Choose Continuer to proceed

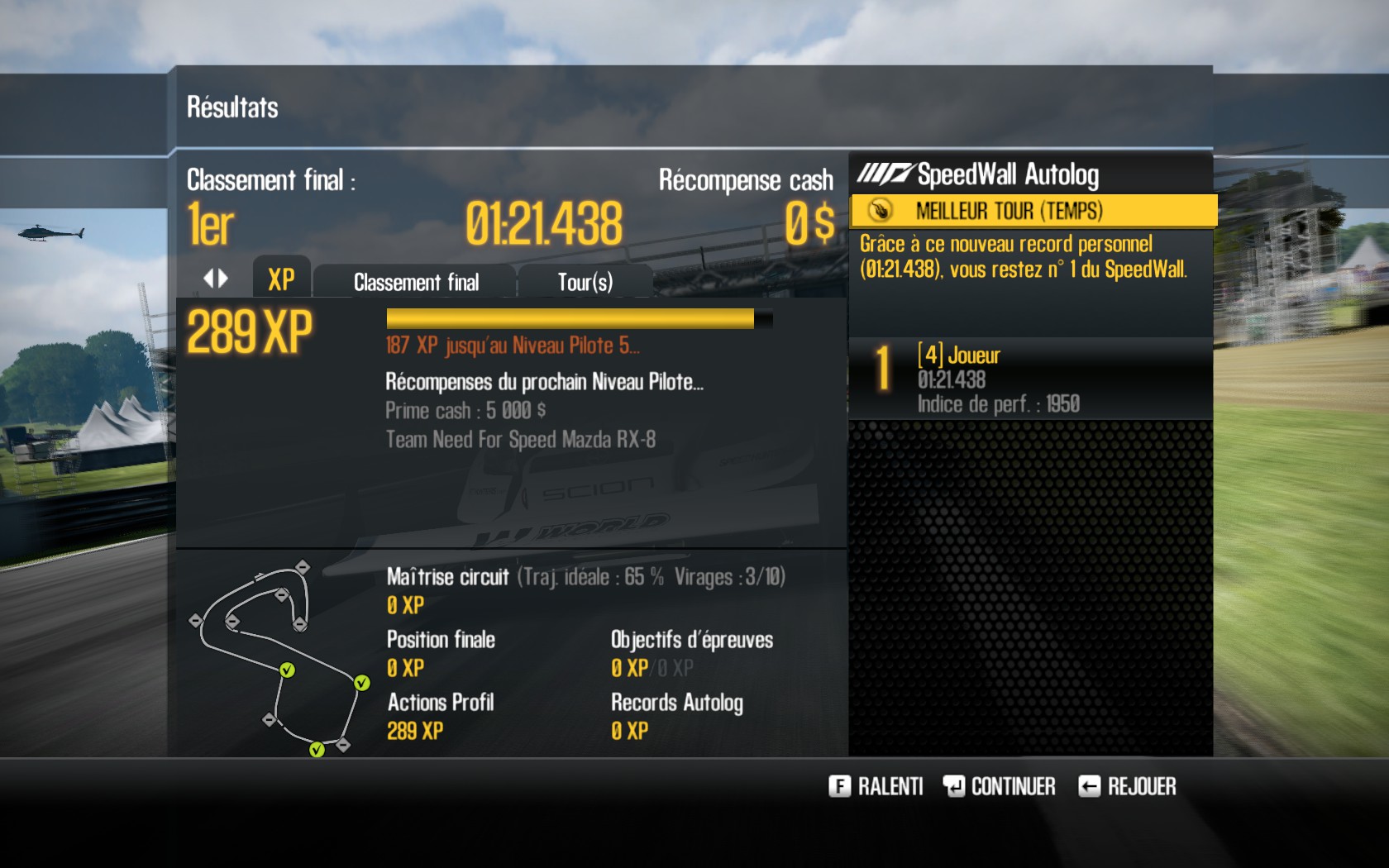(x=1000, y=786)
